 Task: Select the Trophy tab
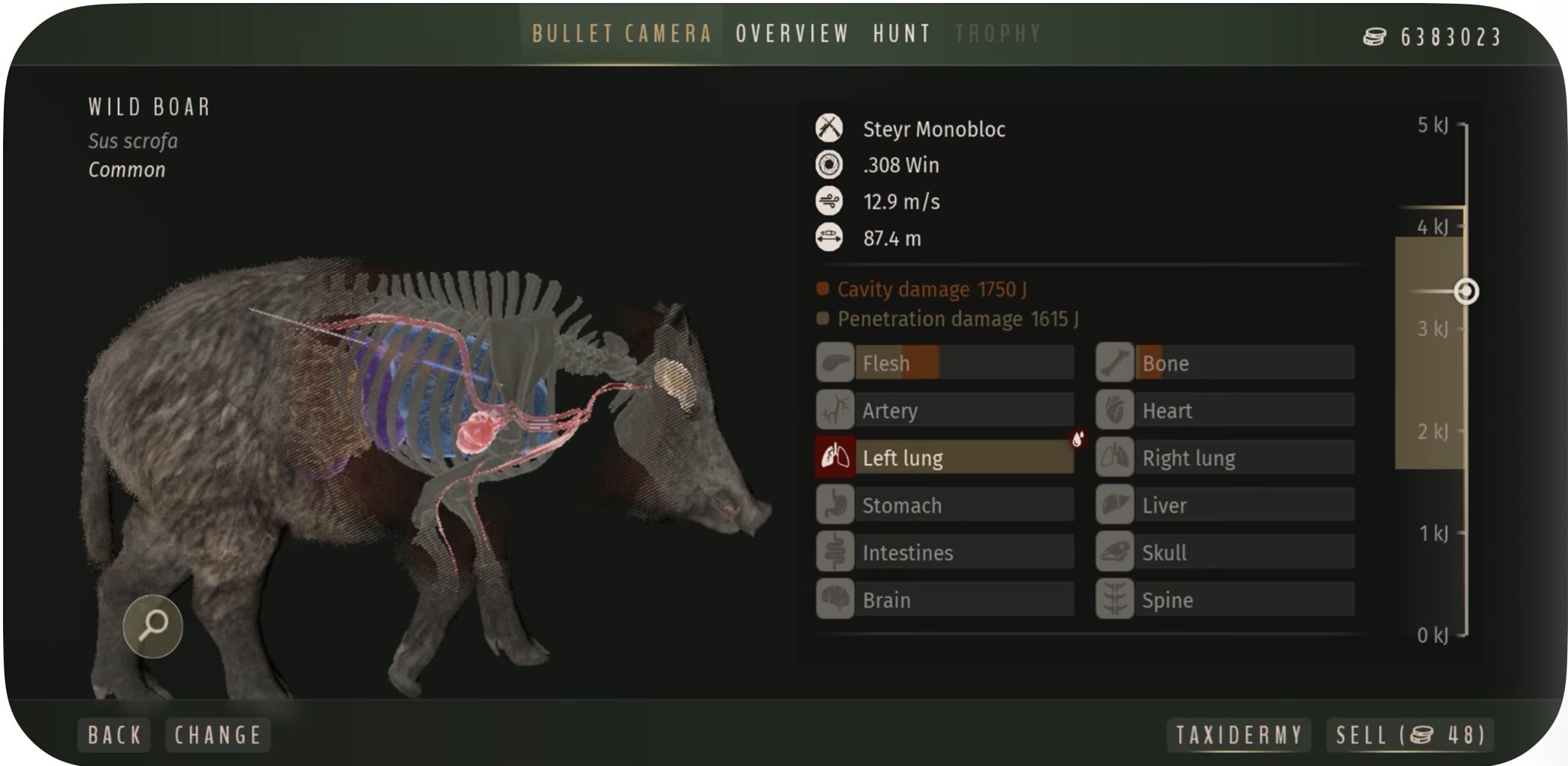point(998,34)
